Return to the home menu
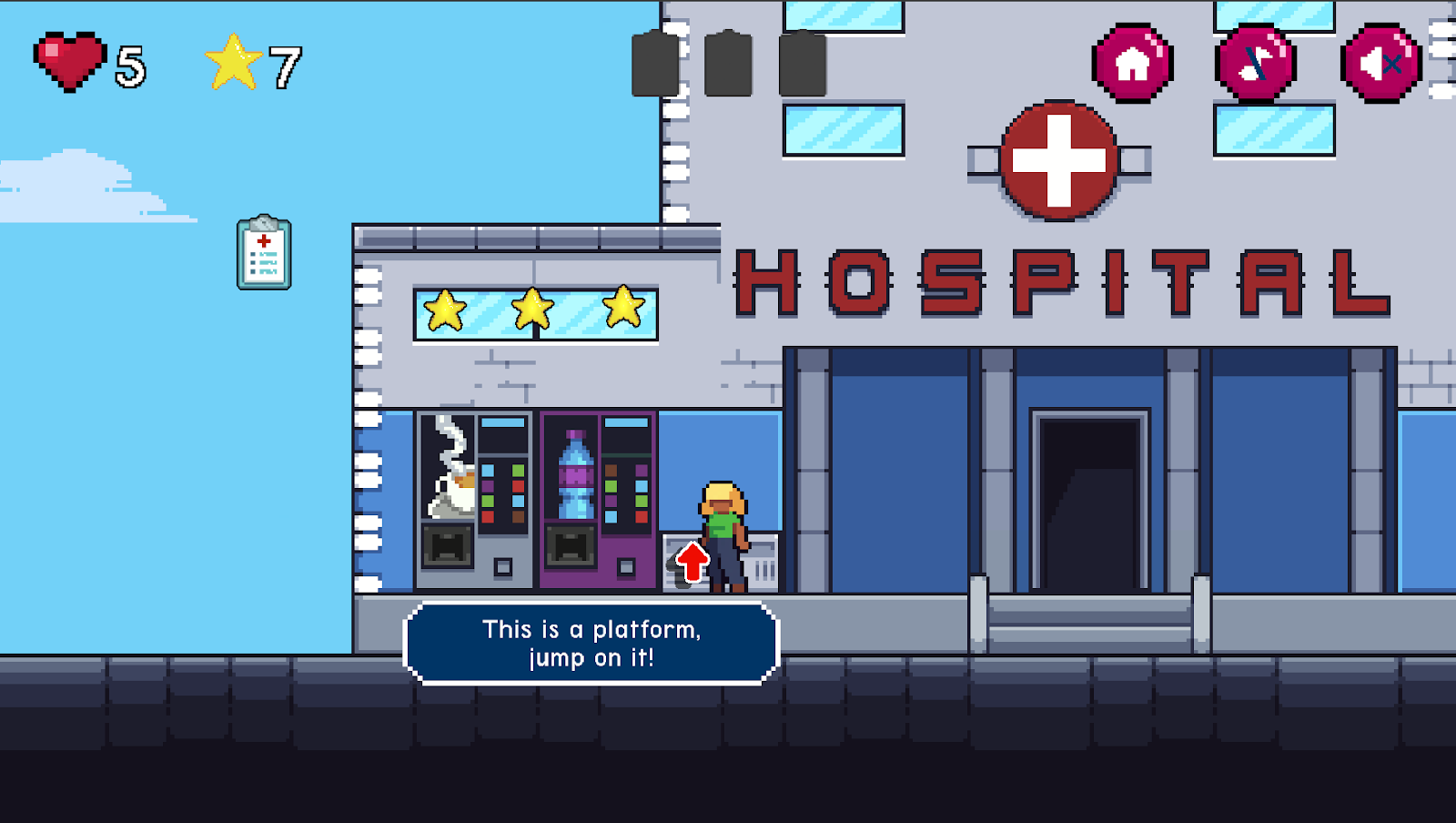Image resolution: width=1456 pixels, height=823 pixels. click(x=1132, y=64)
